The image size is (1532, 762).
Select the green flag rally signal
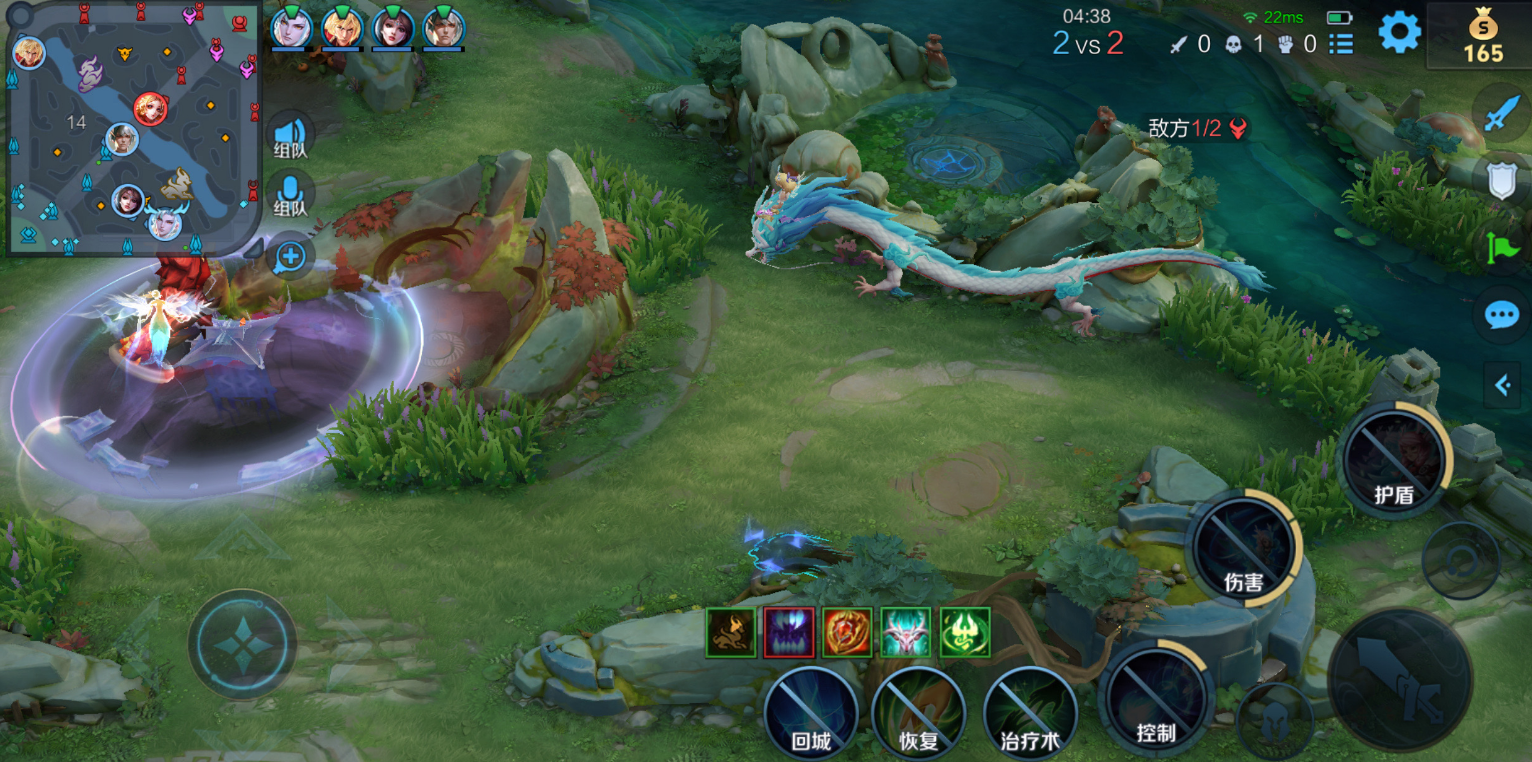click(x=1502, y=247)
